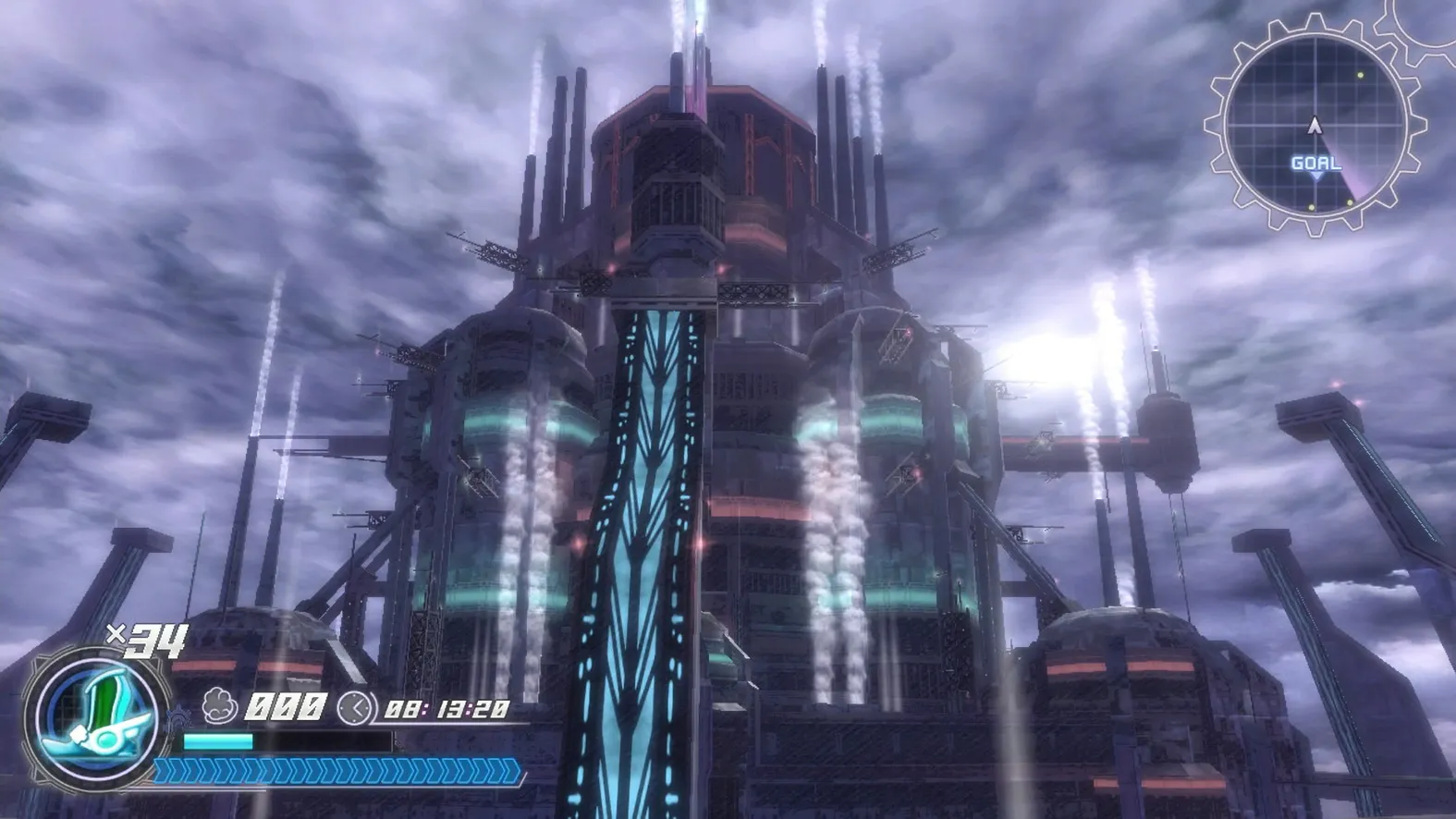The width and height of the screenshot is (1456, 819).
Task: Click the clock icon beside the mission timer
Action: point(356,708)
